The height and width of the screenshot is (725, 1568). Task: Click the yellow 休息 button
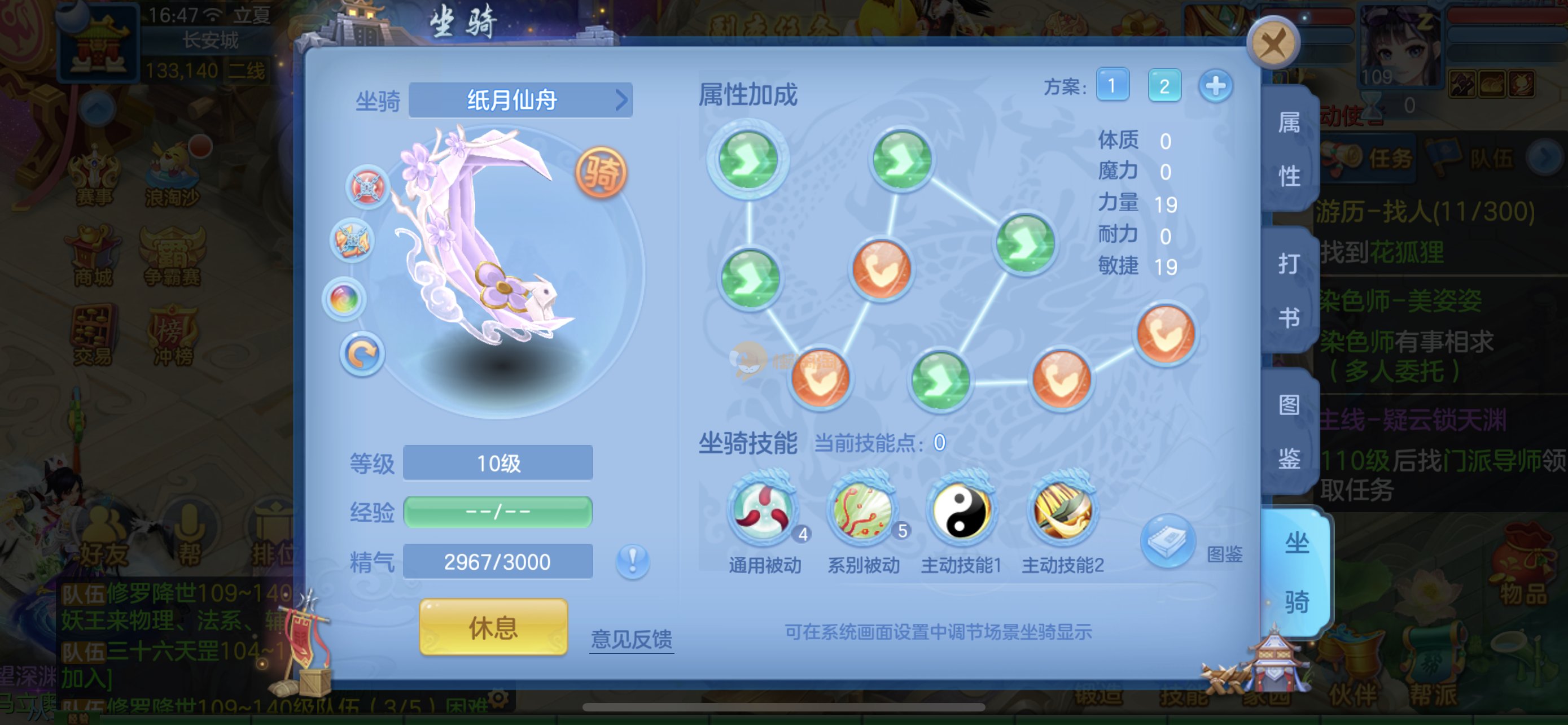(493, 627)
